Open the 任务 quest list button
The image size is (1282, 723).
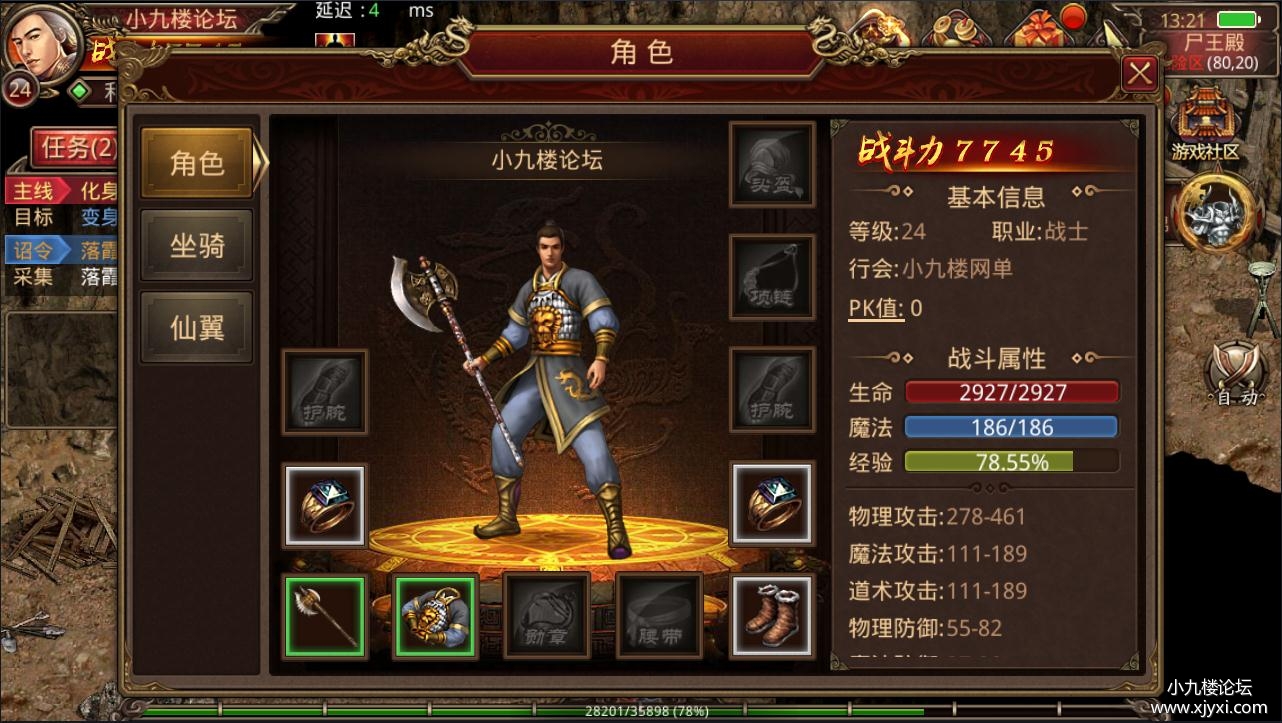(x=74, y=149)
